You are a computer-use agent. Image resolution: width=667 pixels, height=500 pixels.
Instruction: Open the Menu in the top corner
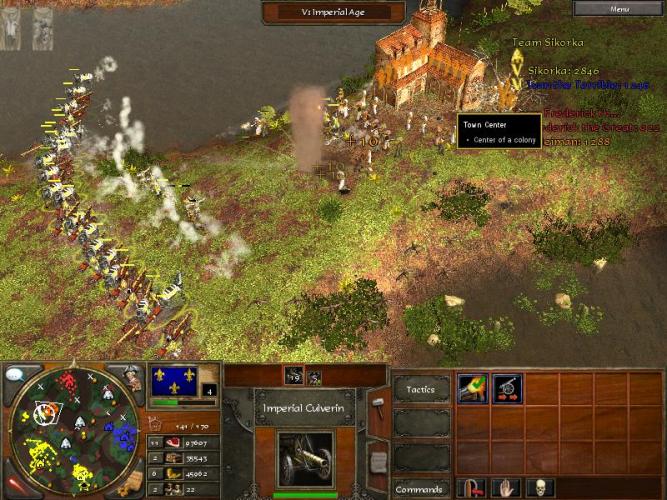[621, 9]
